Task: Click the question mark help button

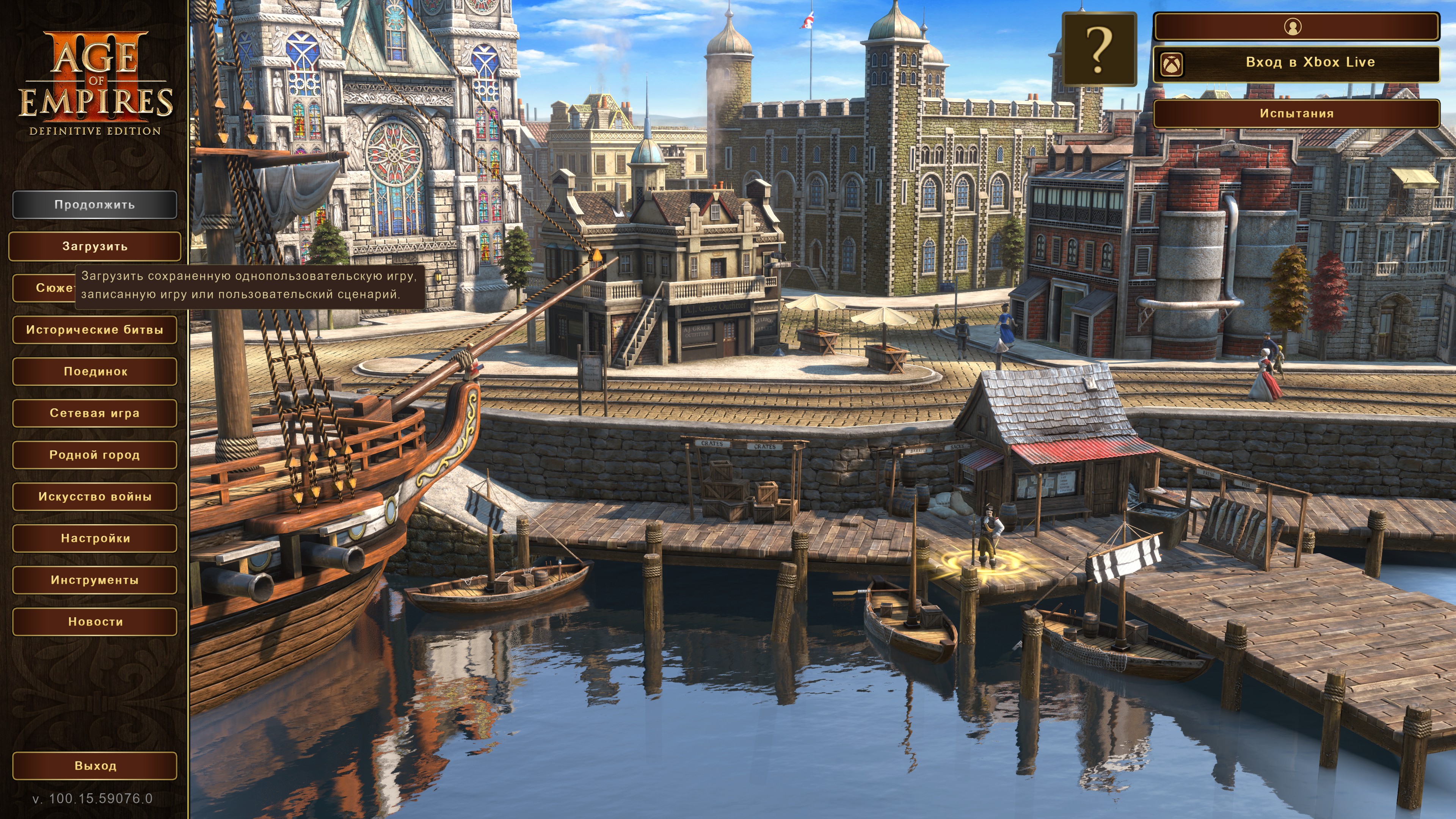Action: coord(1099,49)
